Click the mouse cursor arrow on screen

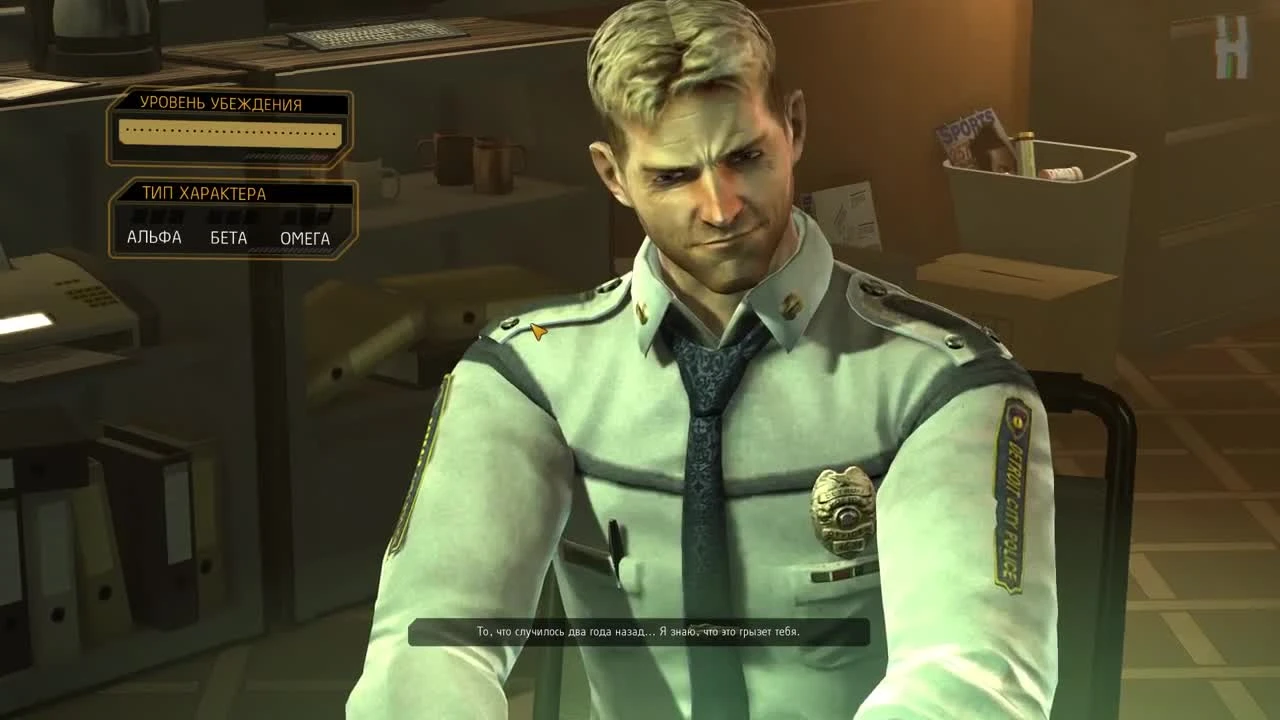[x=539, y=333]
